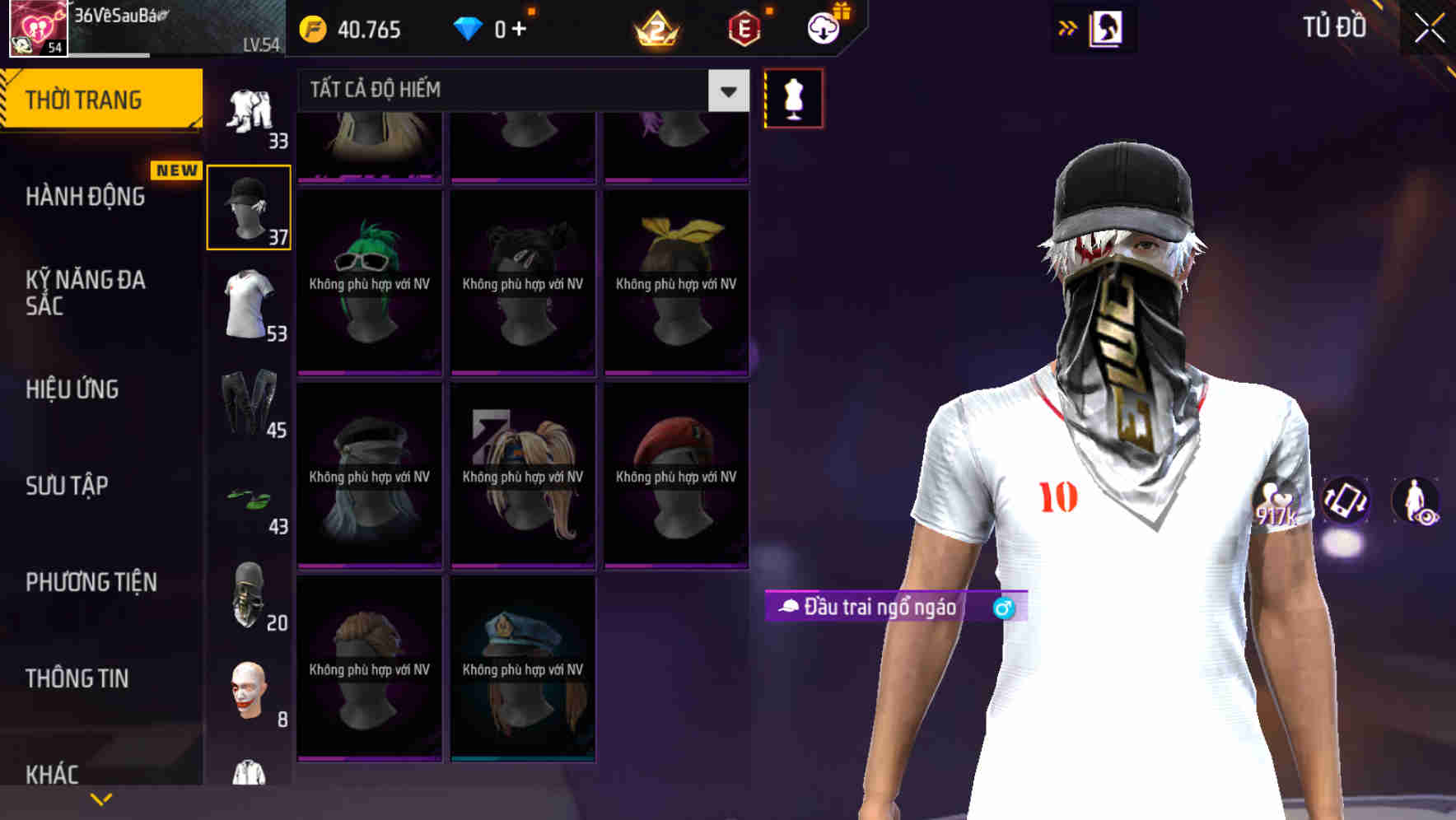Switch to the HIỆU ỨNG tab
Viewport: 1456px width, 820px height.
coord(74,389)
